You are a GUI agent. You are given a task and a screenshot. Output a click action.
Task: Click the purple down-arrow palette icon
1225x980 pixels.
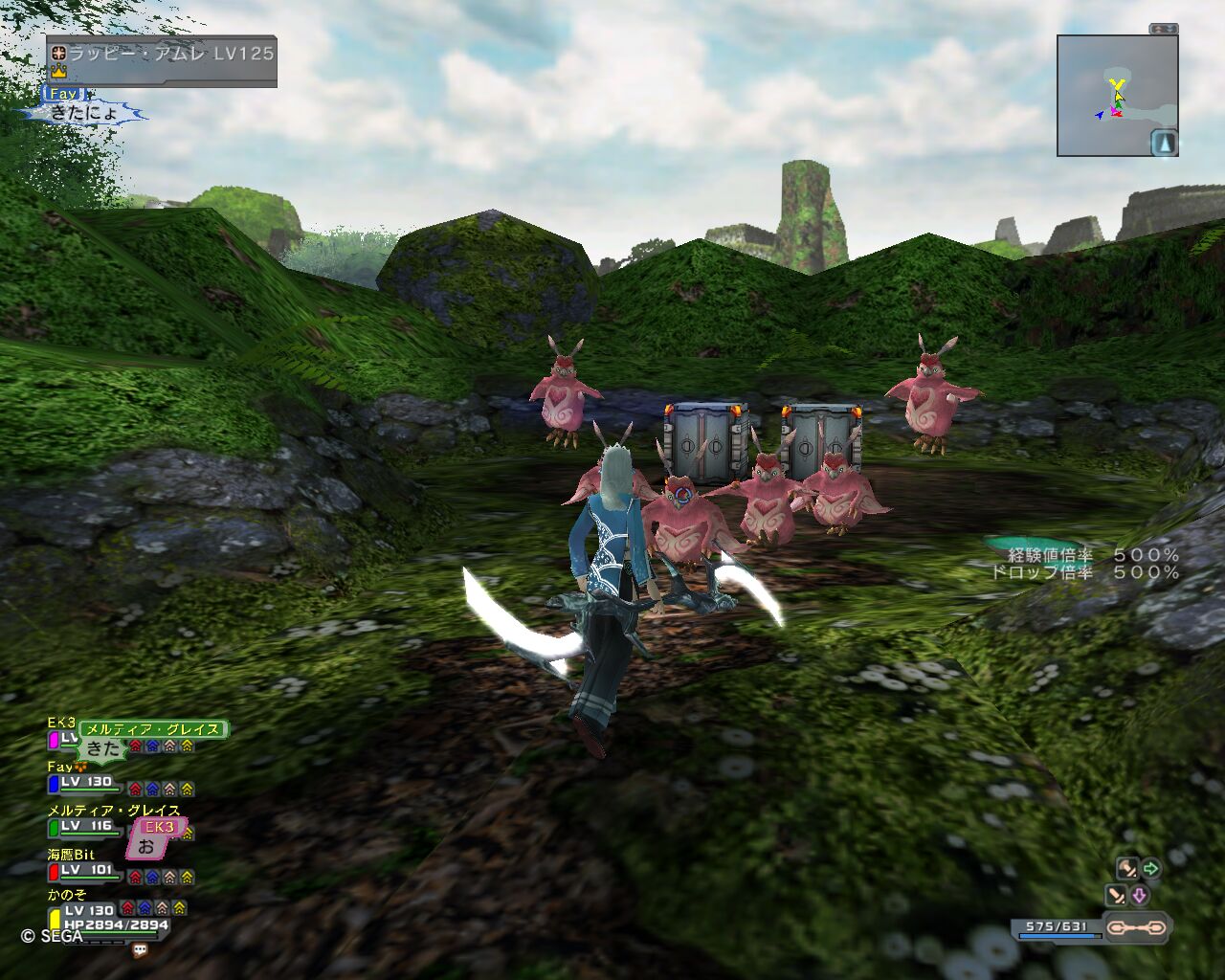click(x=1139, y=896)
